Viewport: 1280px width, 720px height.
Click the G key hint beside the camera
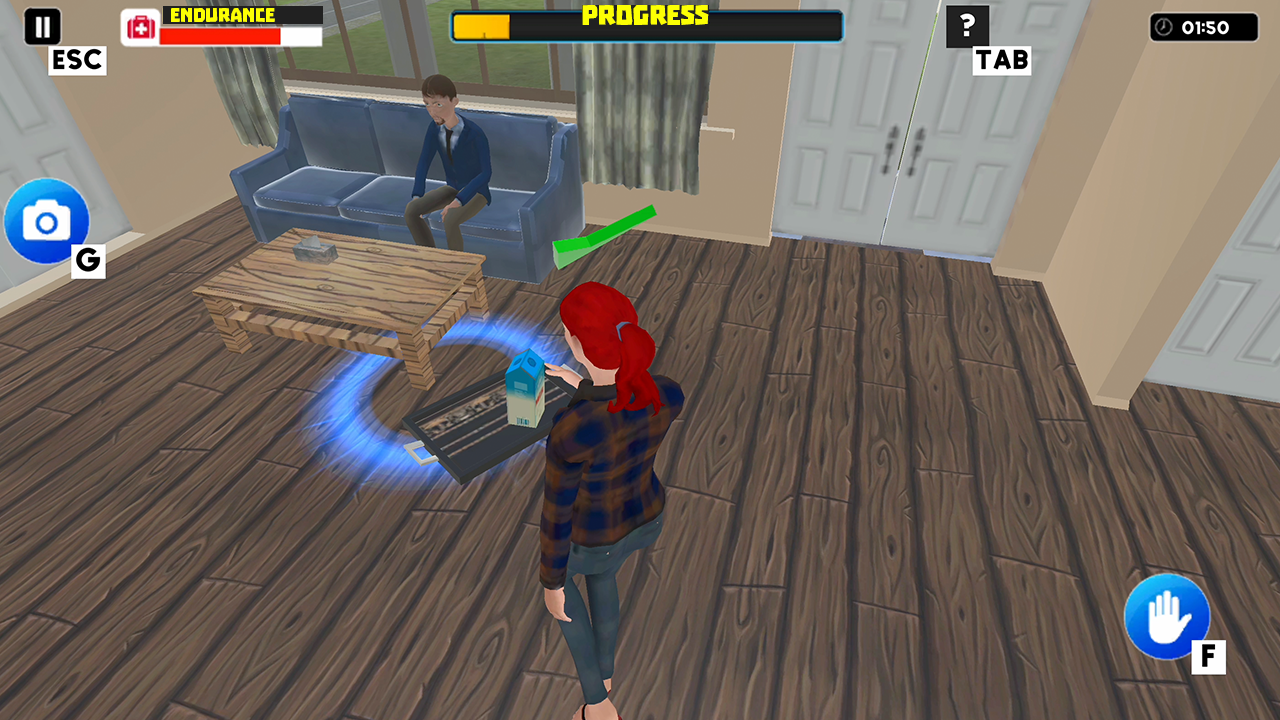[x=86, y=262]
